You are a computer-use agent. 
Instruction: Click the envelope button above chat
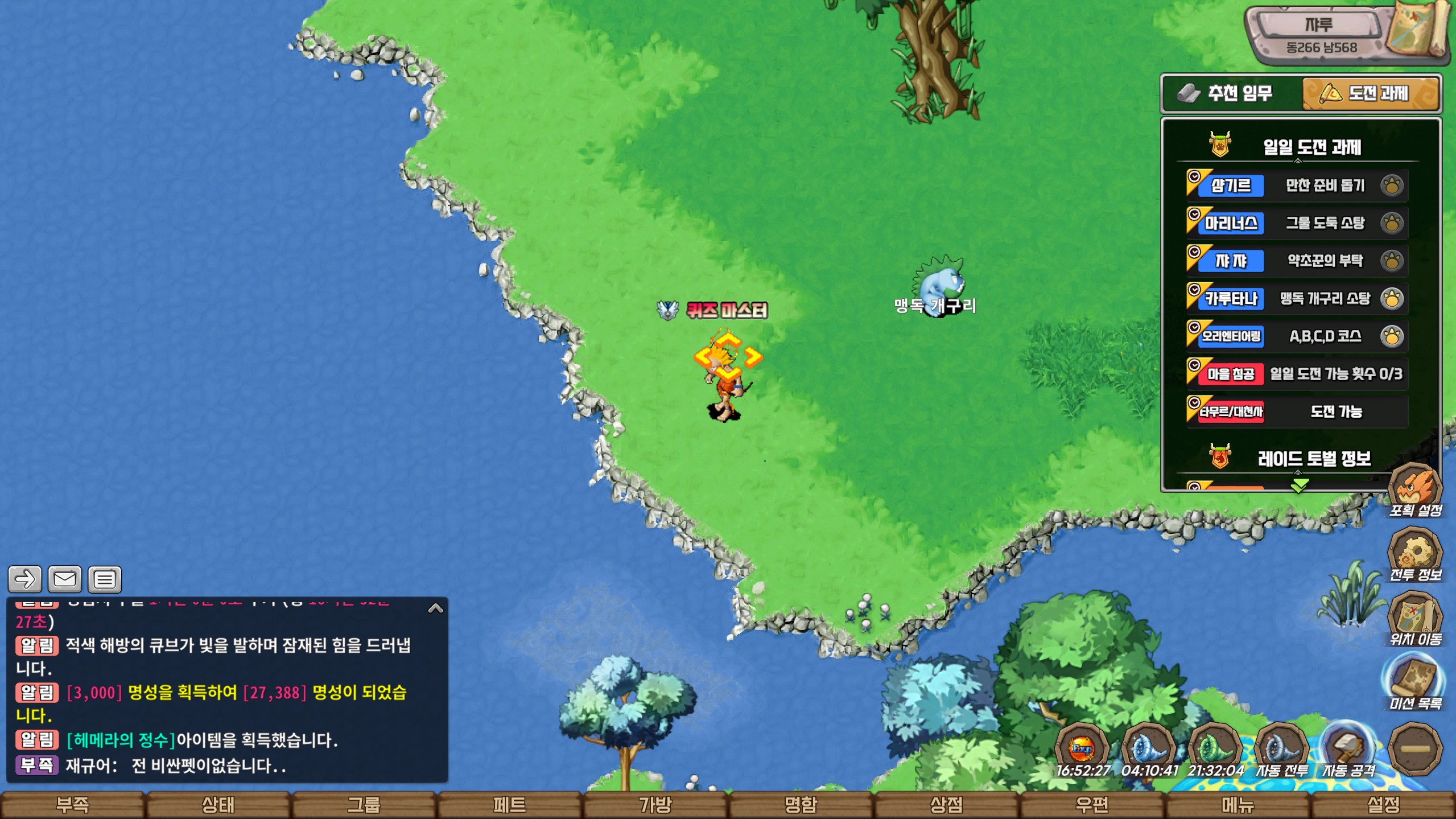coord(65,579)
